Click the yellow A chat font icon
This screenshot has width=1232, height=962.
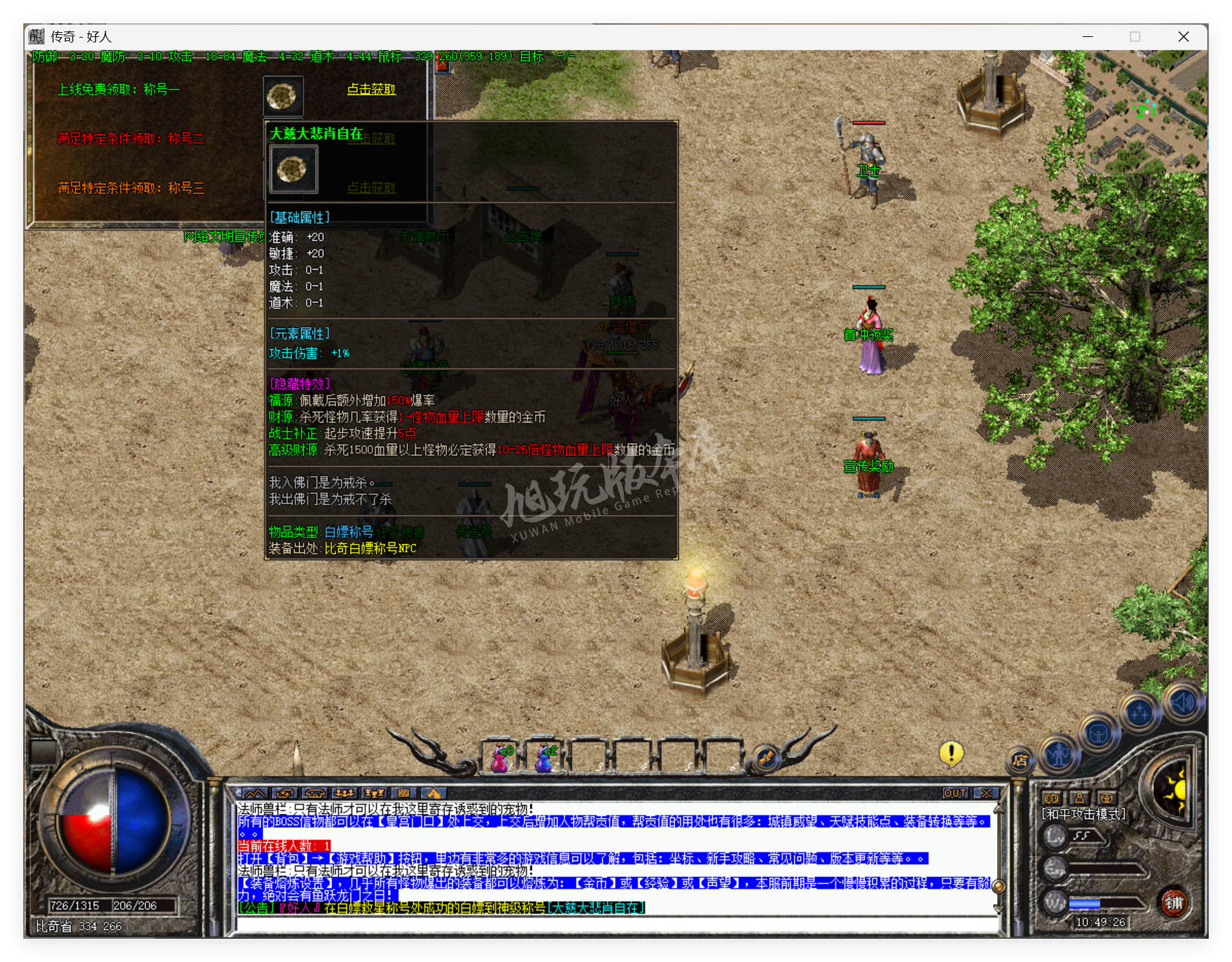point(435,792)
